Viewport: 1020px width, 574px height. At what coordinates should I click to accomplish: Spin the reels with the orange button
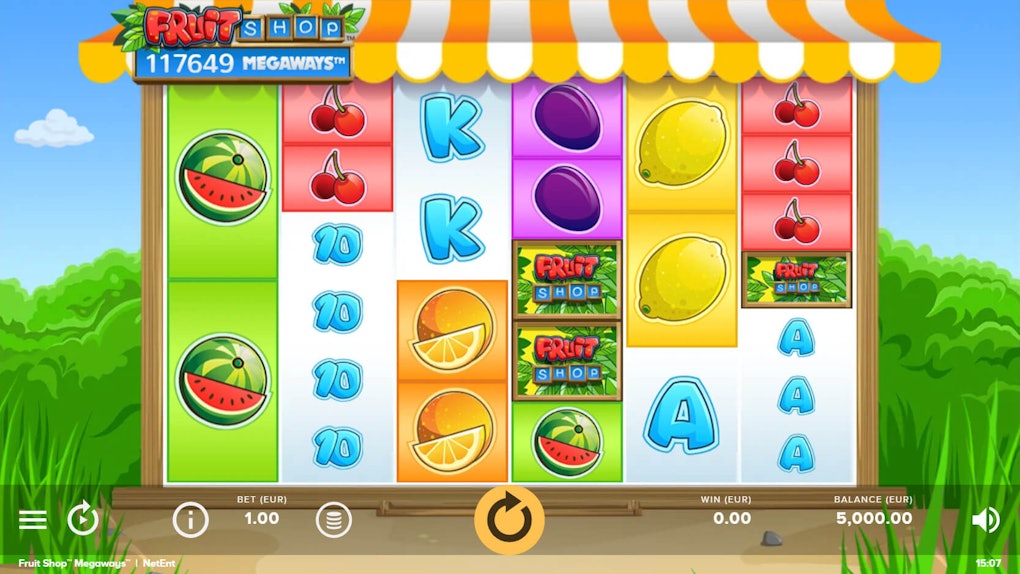509,520
